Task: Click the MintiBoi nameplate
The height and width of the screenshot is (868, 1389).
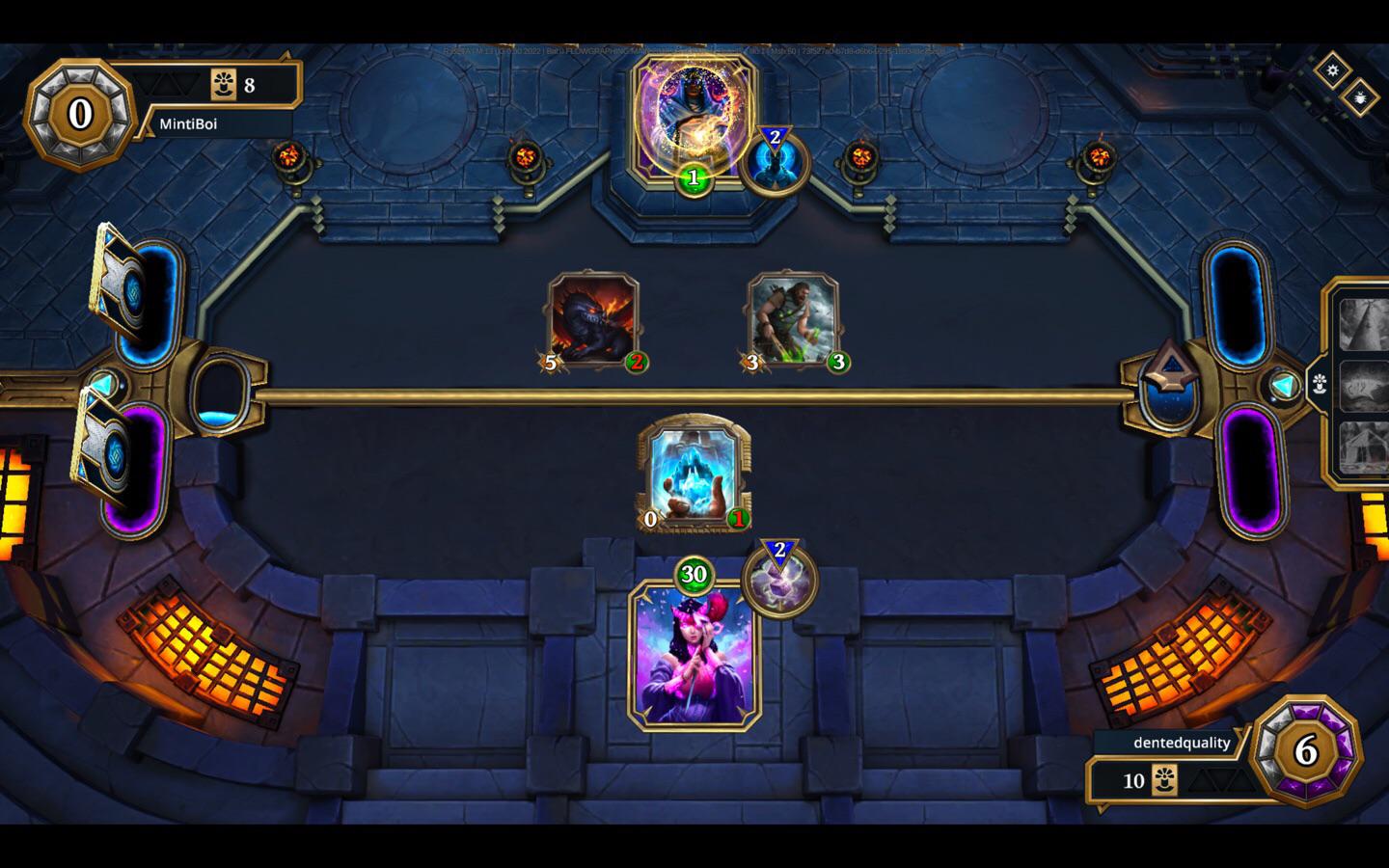Action: tap(189, 123)
